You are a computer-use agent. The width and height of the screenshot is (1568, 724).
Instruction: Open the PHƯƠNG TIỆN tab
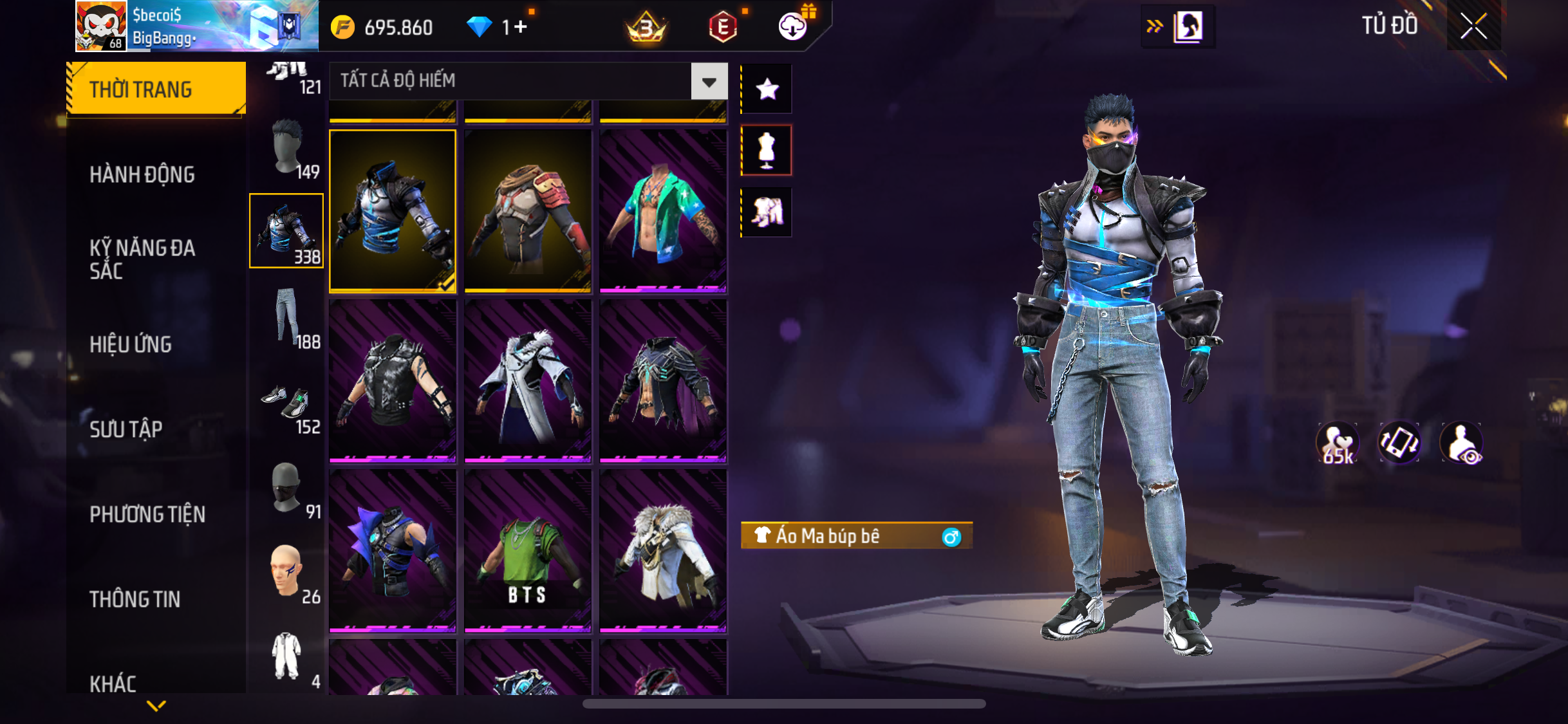[x=147, y=514]
